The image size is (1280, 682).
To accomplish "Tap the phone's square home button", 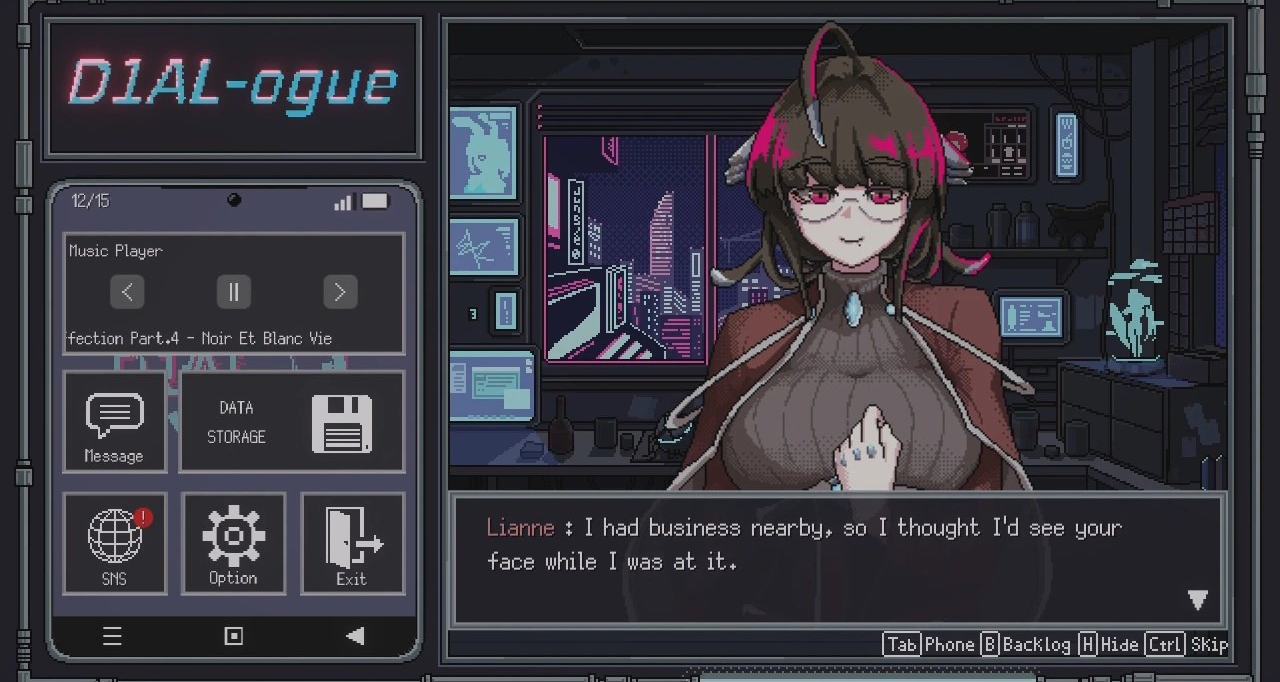I will pos(233,637).
